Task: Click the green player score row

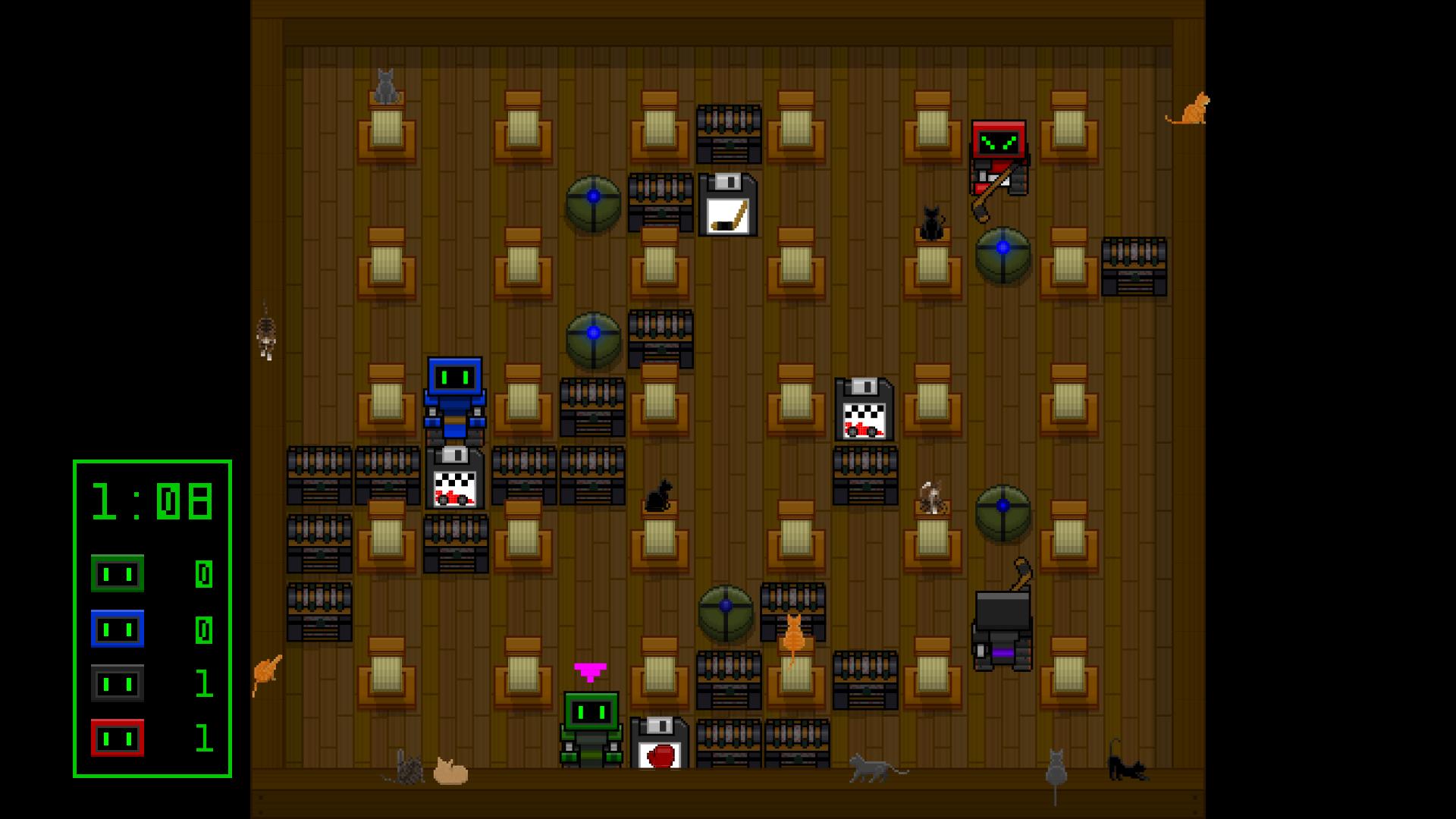Action: pos(118,573)
